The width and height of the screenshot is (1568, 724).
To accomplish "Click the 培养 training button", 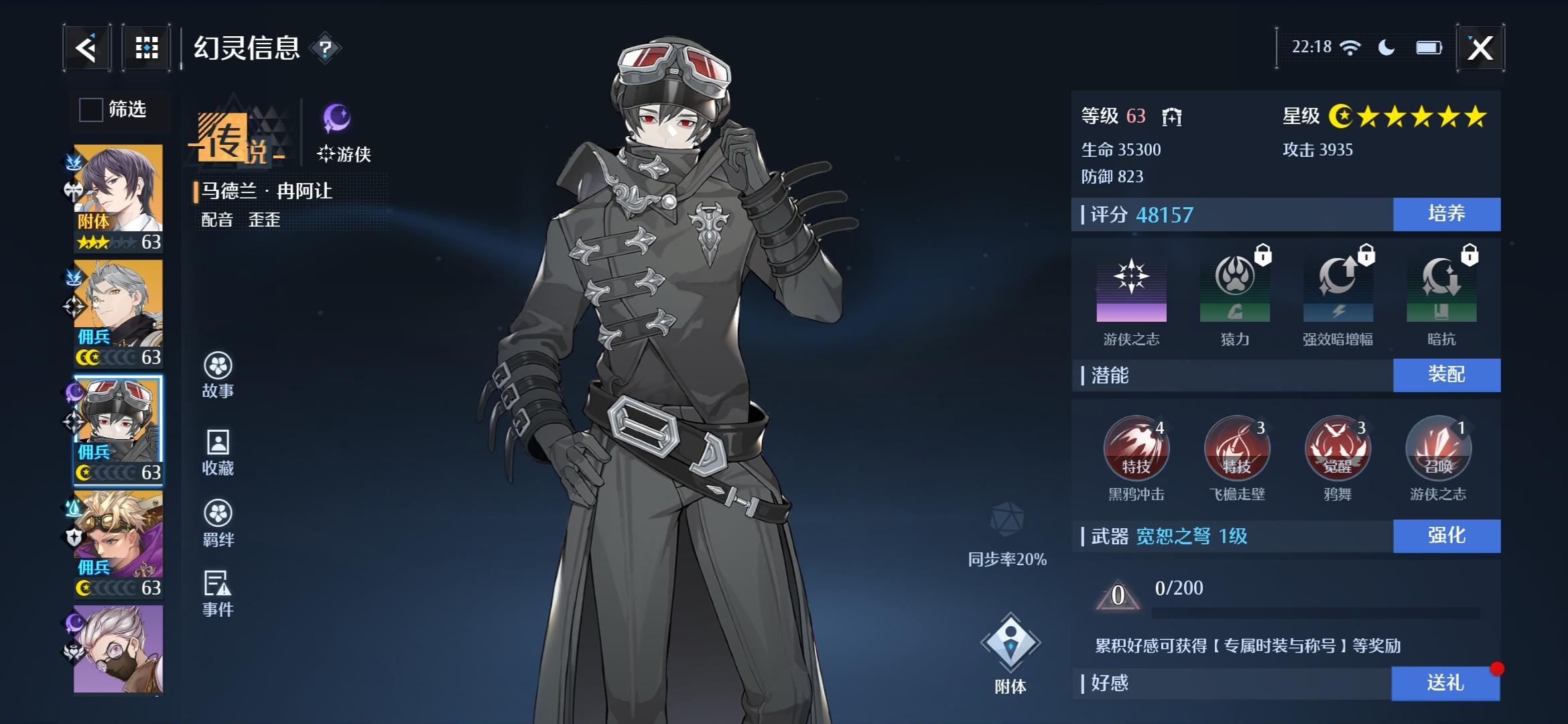I will point(1446,214).
